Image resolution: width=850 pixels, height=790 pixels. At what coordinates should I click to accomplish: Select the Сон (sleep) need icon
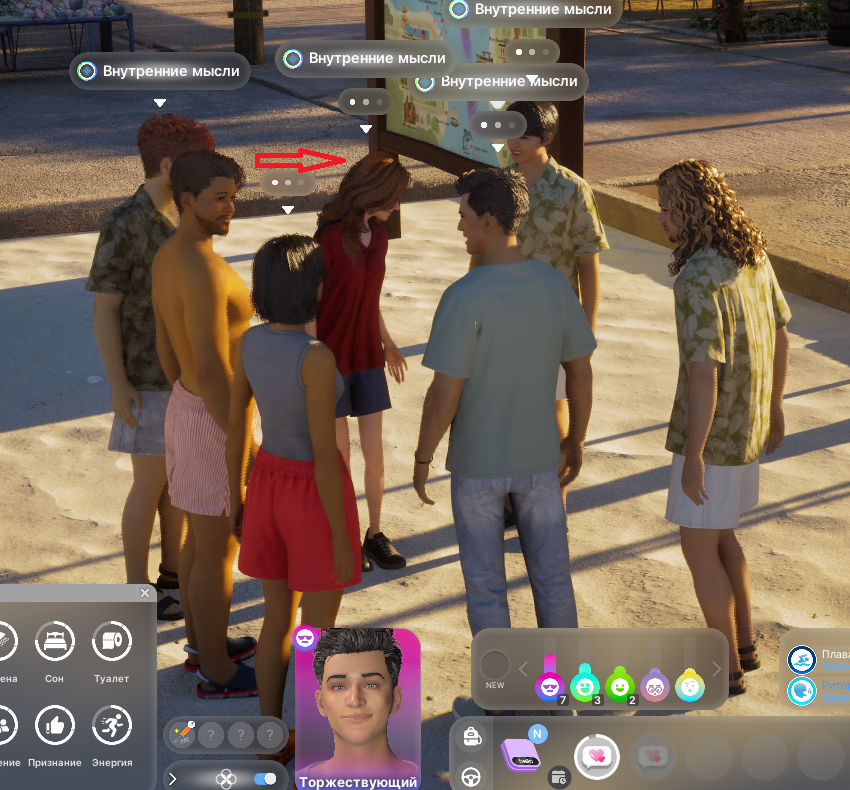(x=55, y=642)
